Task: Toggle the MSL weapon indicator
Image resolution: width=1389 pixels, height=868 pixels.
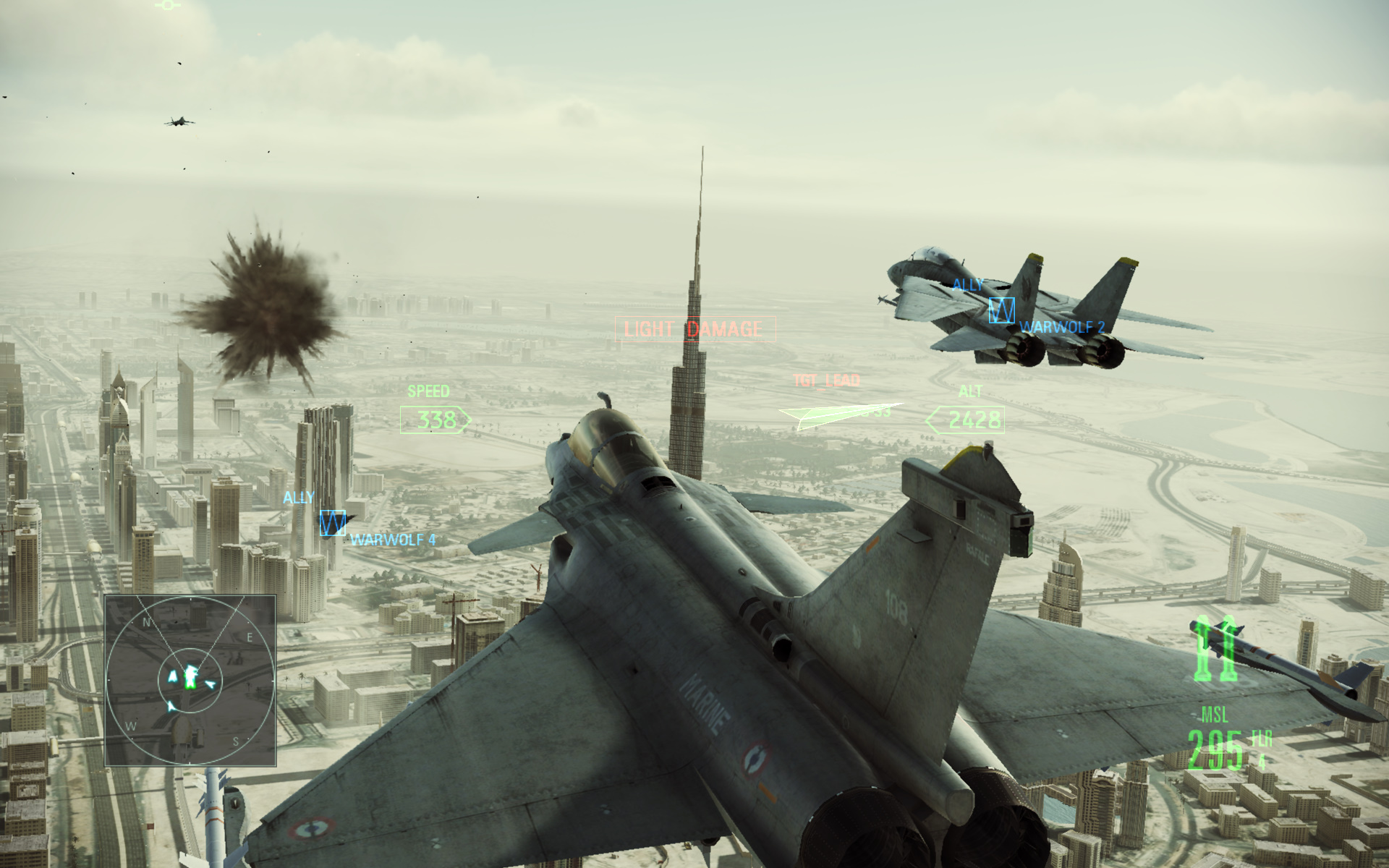Action: point(1217,715)
